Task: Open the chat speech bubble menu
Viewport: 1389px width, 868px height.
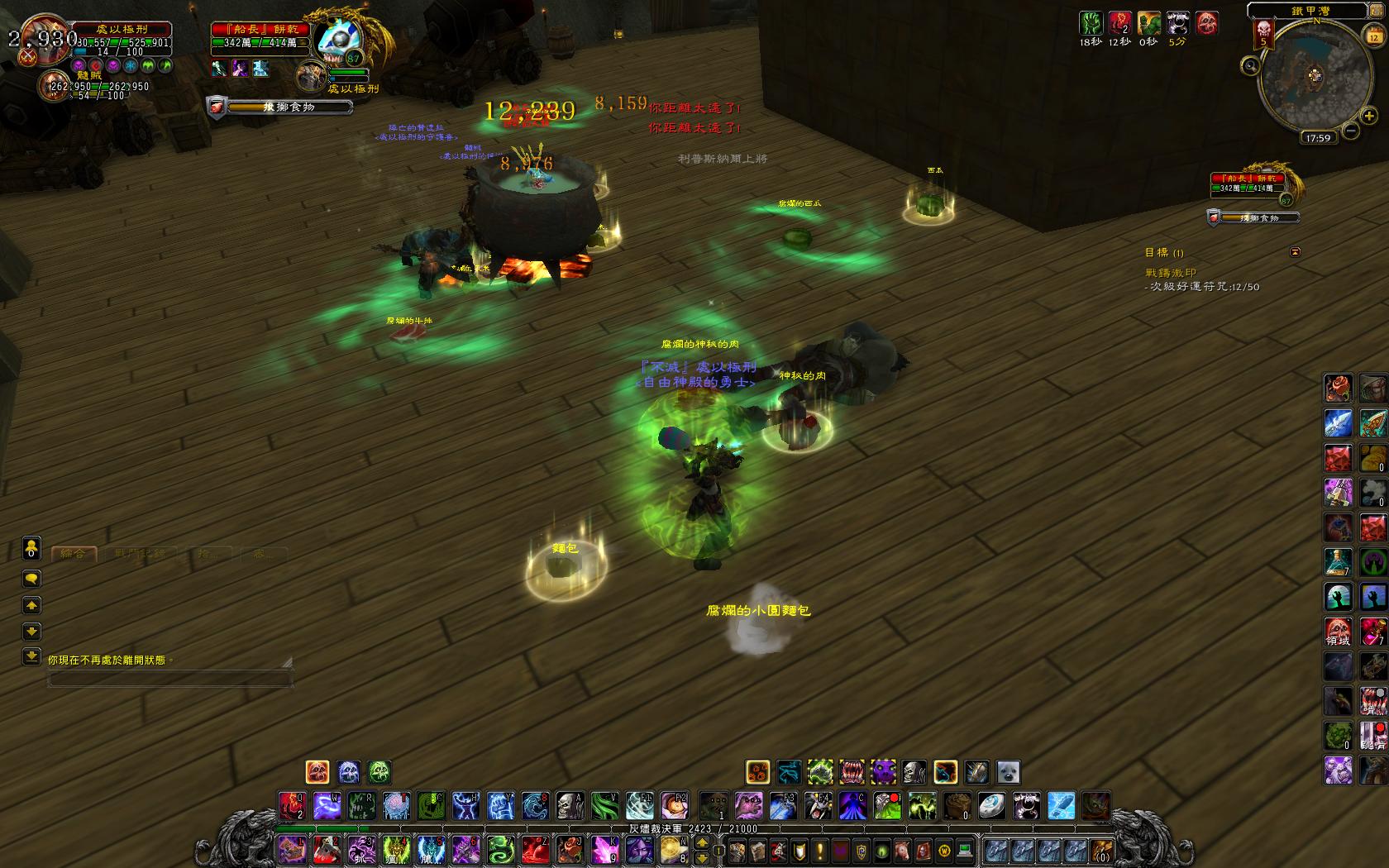Action: tap(31, 578)
